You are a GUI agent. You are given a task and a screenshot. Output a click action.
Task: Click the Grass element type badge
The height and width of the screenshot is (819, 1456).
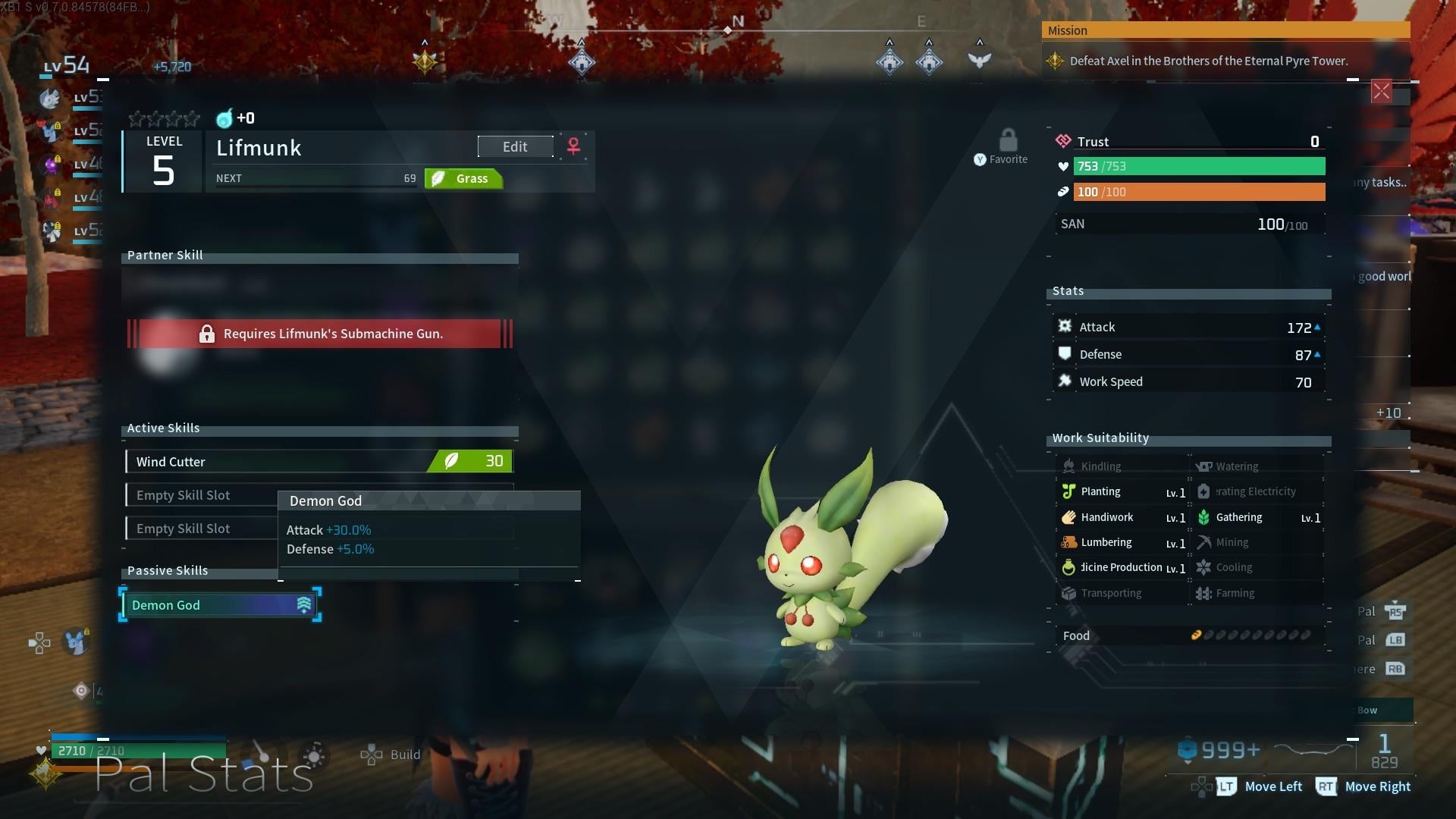[x=463, y=179]
